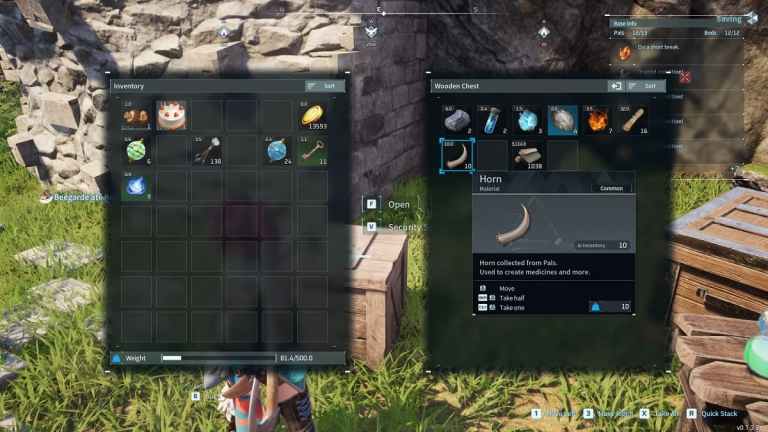Select the Horn slot in the chest
The image size is (768, 432).
coord(457,155)
